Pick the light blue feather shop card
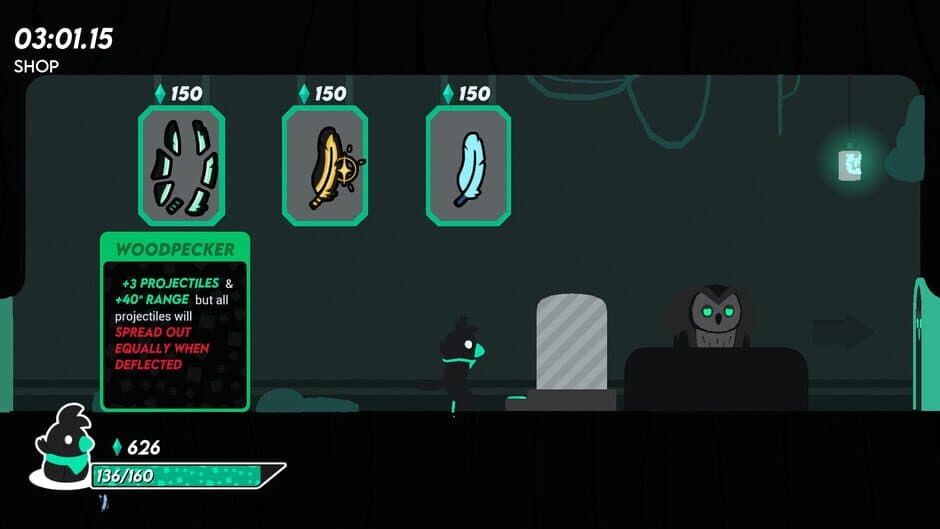This screenshot has width=940, height=529. tap(469, 166)
